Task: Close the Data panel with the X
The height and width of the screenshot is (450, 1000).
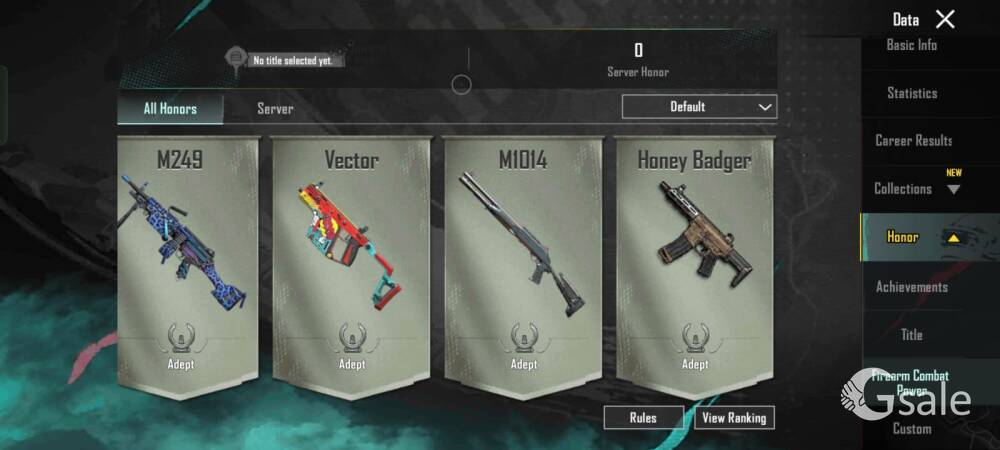Action: click(945, 19)
